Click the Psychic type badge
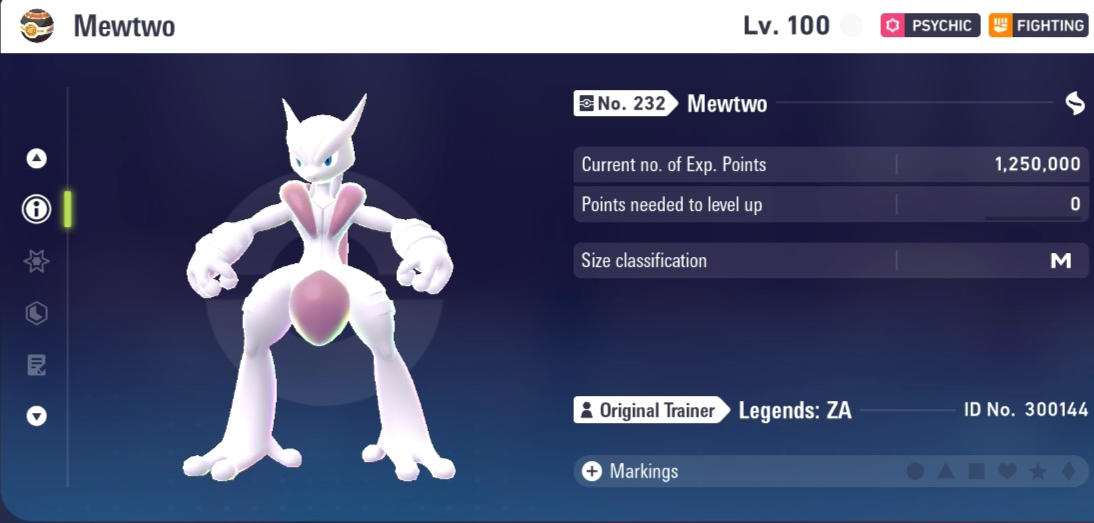The height and width of the screenshot is (523, 1094). click(x=928, y=26)
